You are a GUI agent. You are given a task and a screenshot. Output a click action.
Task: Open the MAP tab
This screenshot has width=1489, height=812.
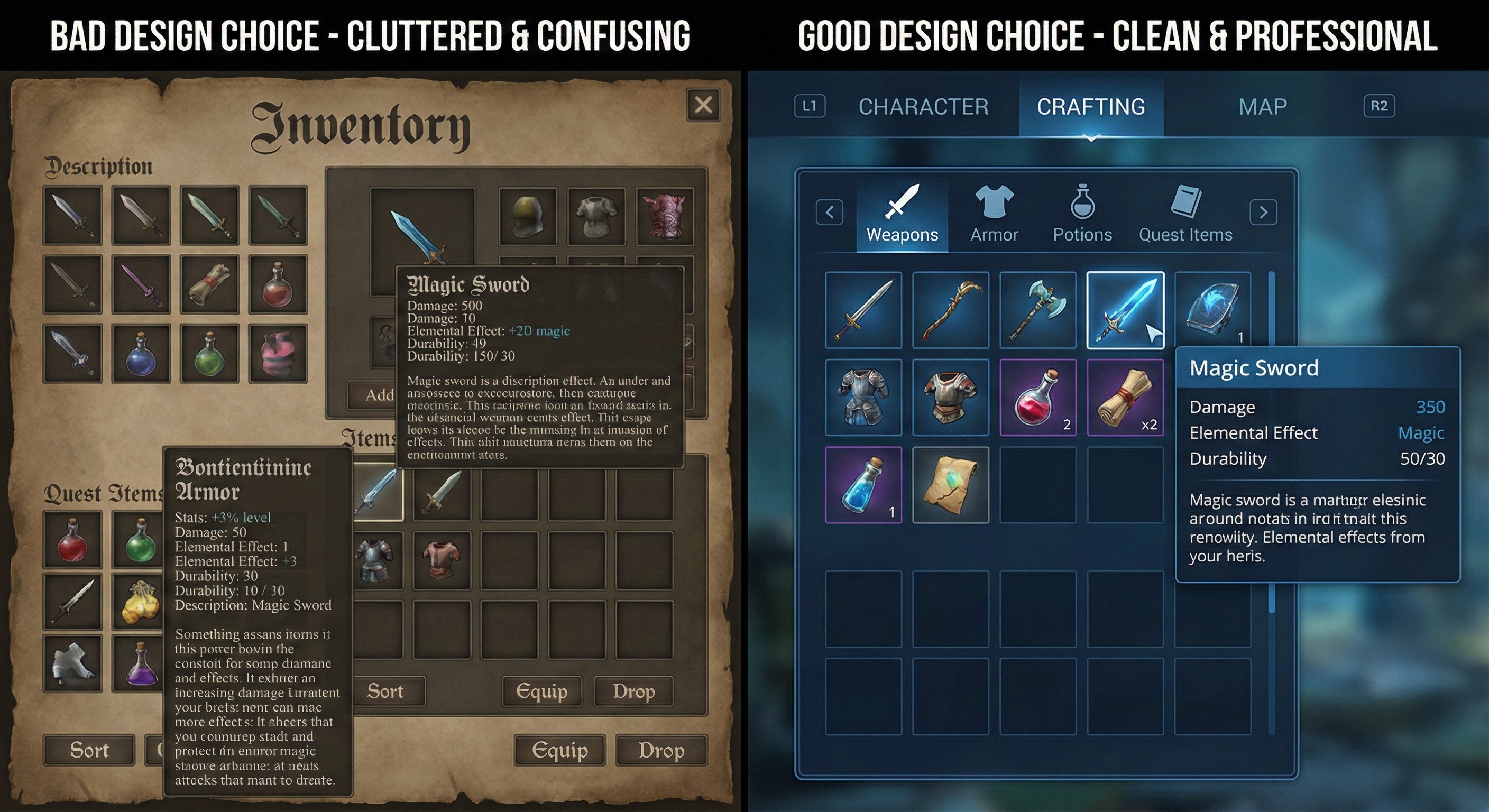(1262, 106)
